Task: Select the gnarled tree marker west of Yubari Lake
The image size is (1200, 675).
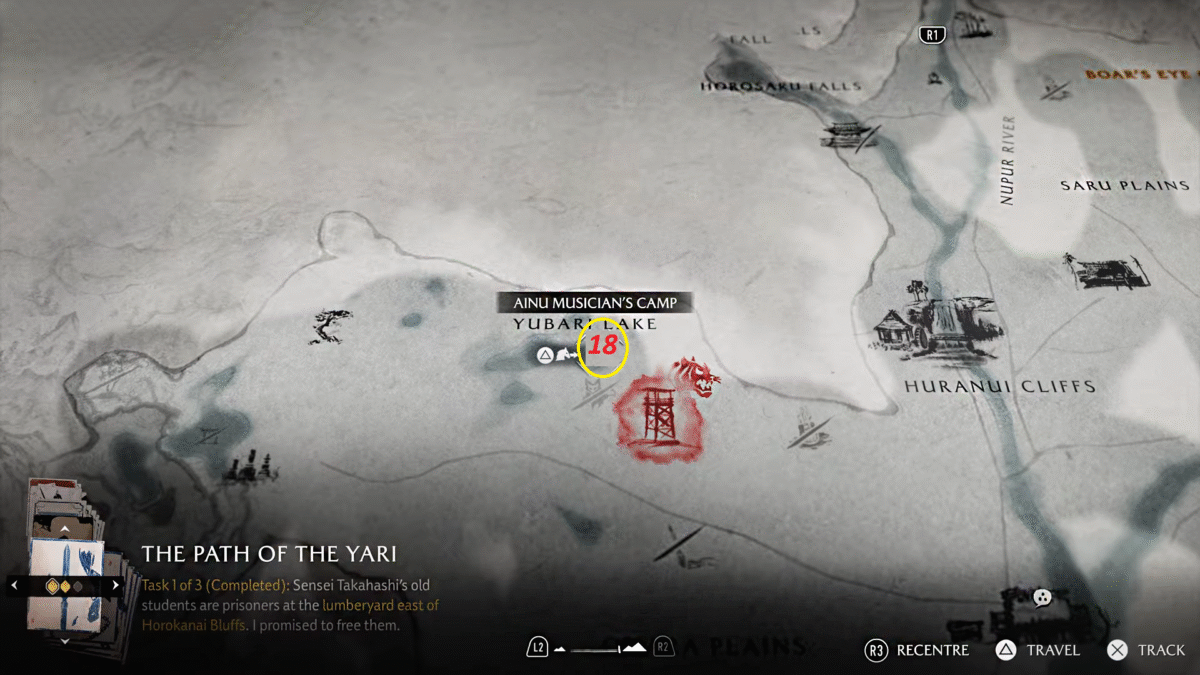Action: click(x=331, y=327)
